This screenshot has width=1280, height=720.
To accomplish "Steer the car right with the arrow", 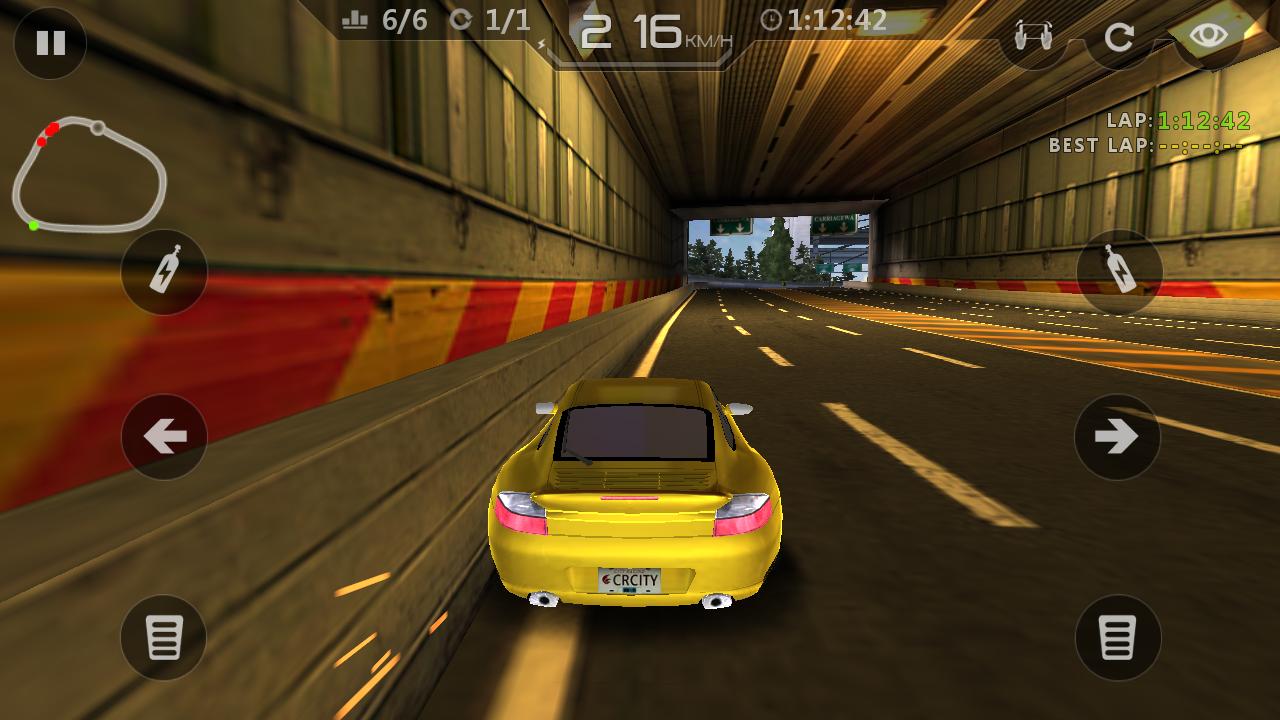I will pos(1117,437).
